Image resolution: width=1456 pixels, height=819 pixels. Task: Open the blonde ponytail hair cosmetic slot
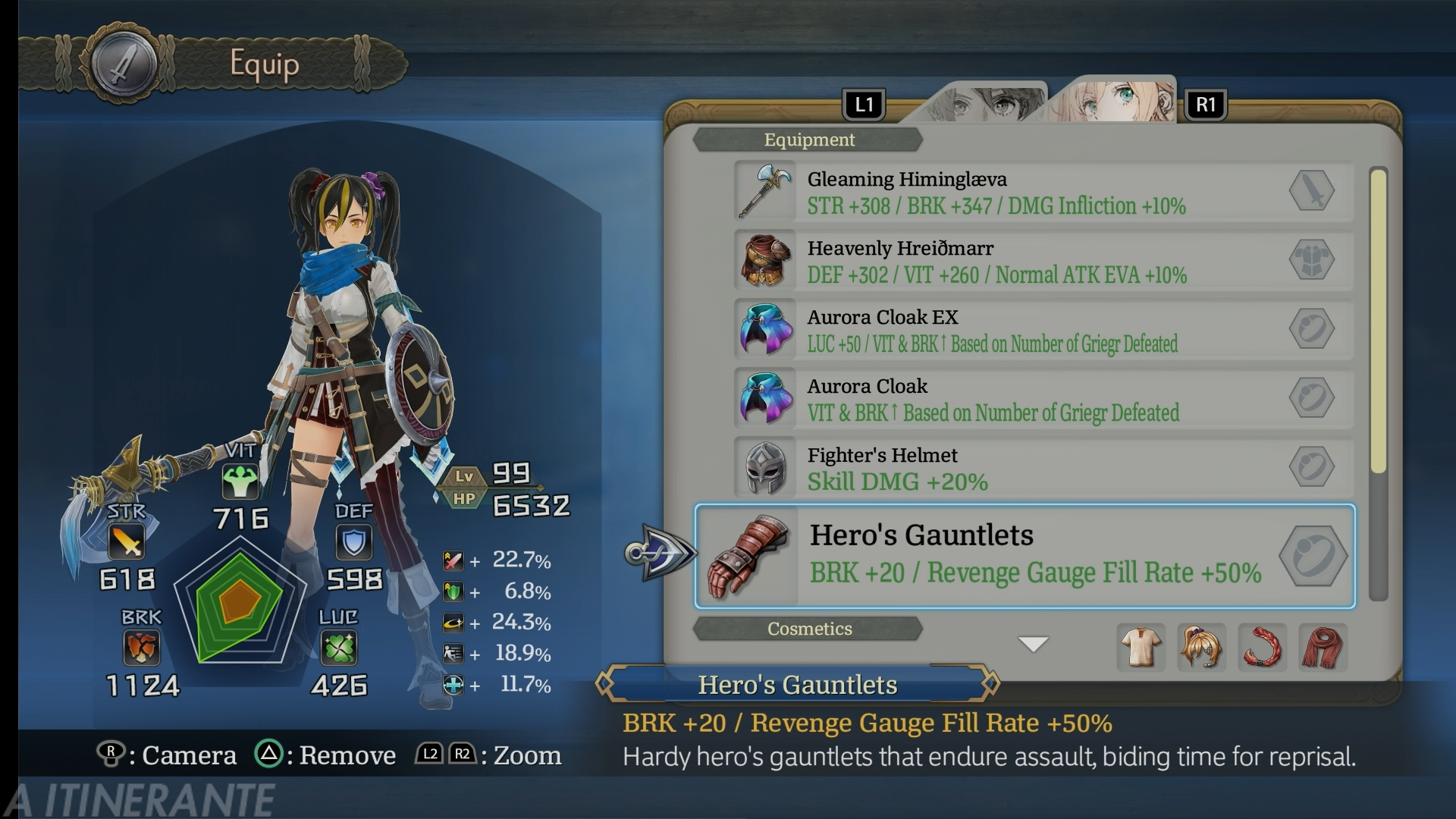1201,647
